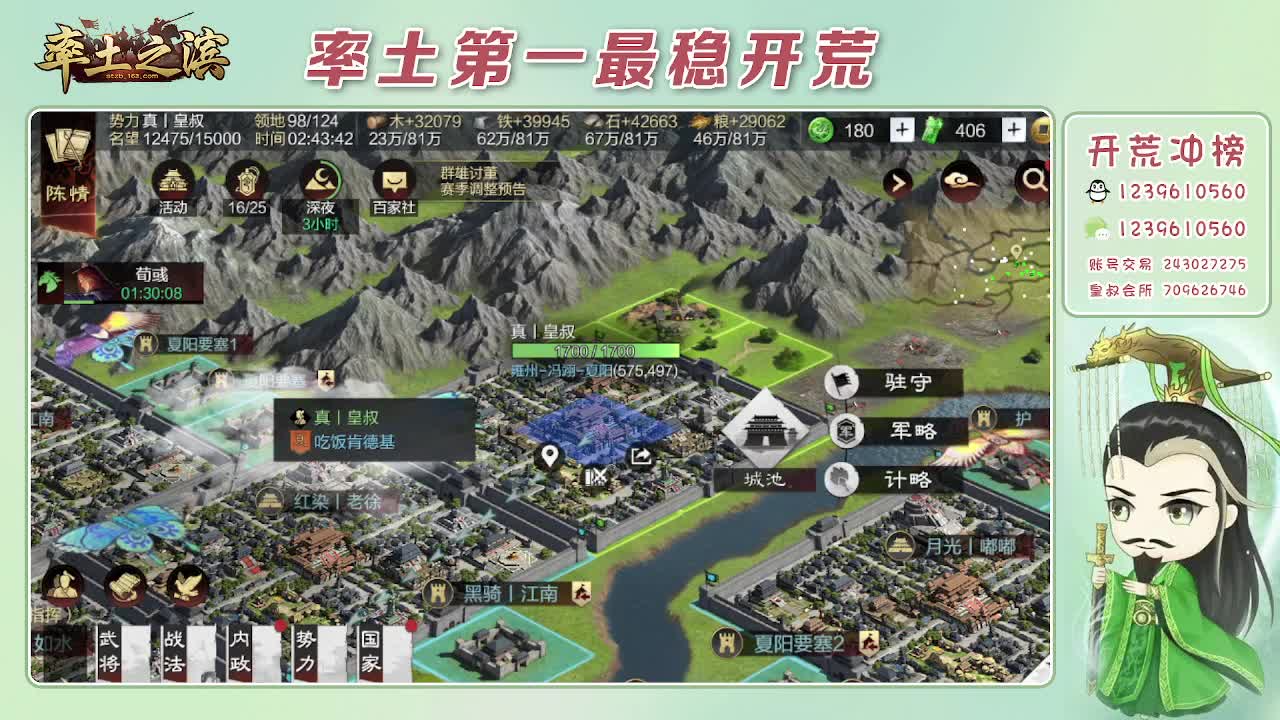This screenshot has width=1280, height=720.
Task: Tap the location pin icon below the city
Action: click(550, 456)
